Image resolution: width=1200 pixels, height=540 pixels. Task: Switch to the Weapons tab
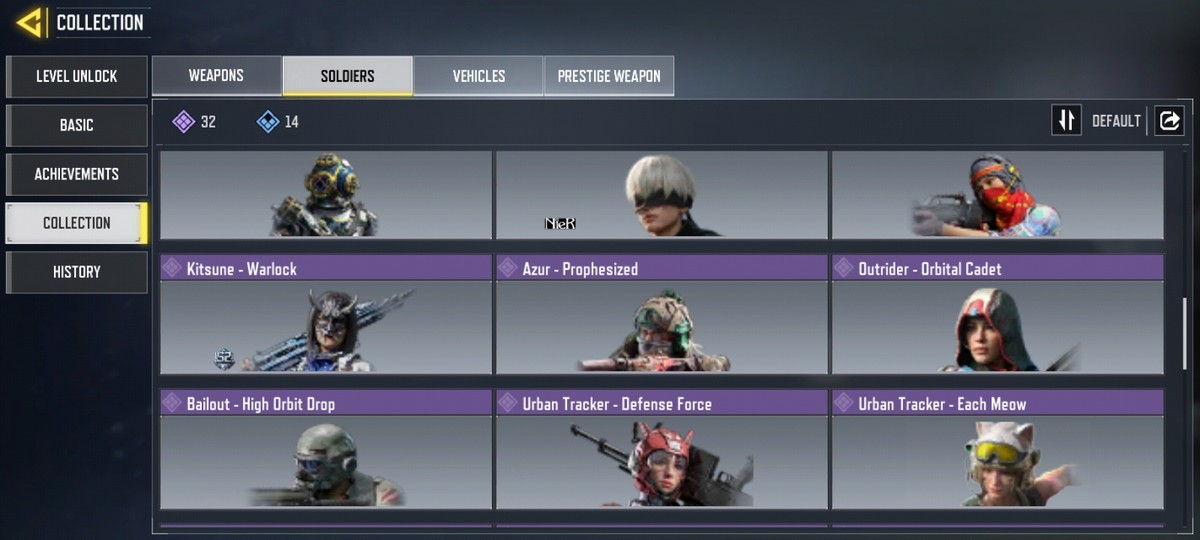point(216,76)
